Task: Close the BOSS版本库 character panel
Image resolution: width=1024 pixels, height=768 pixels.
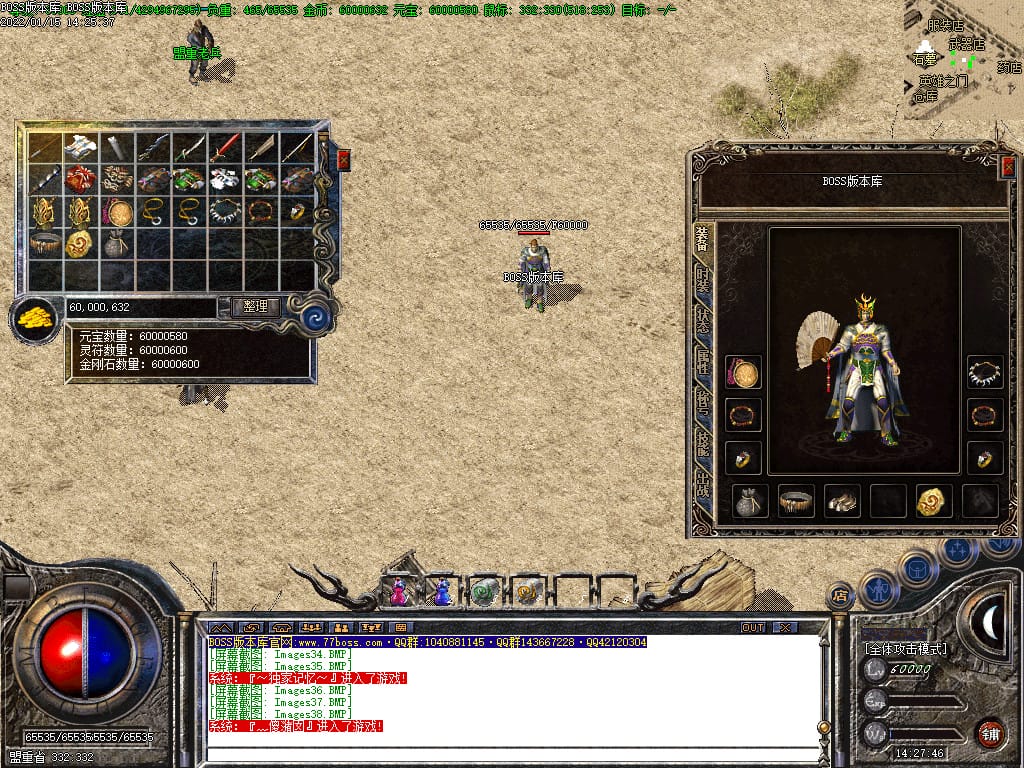Action: tap(1008, 167)
